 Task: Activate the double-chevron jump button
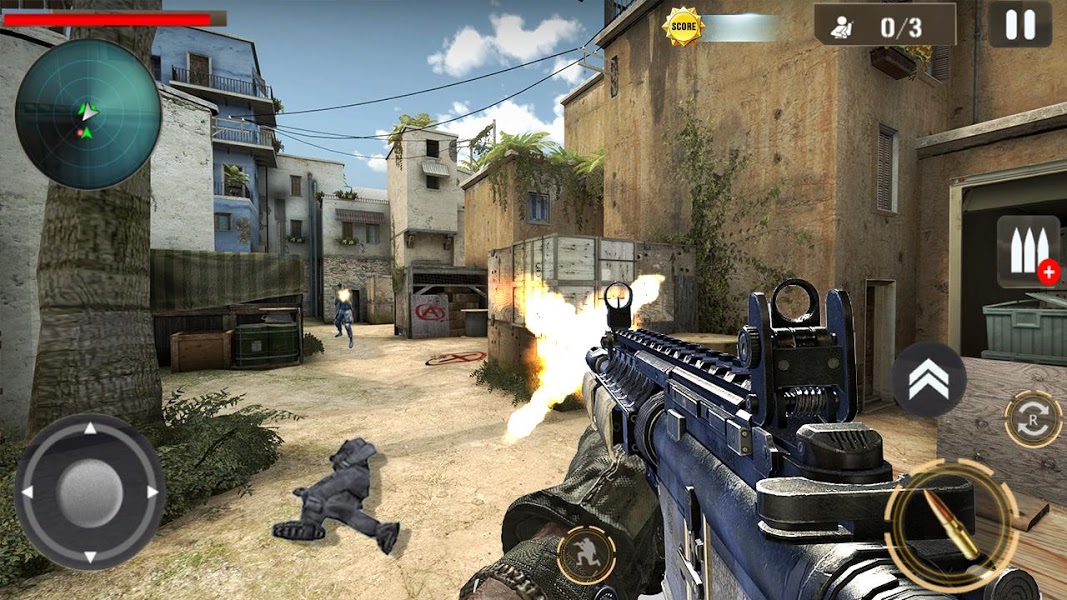pyautogui.click(x=928, y=379)
